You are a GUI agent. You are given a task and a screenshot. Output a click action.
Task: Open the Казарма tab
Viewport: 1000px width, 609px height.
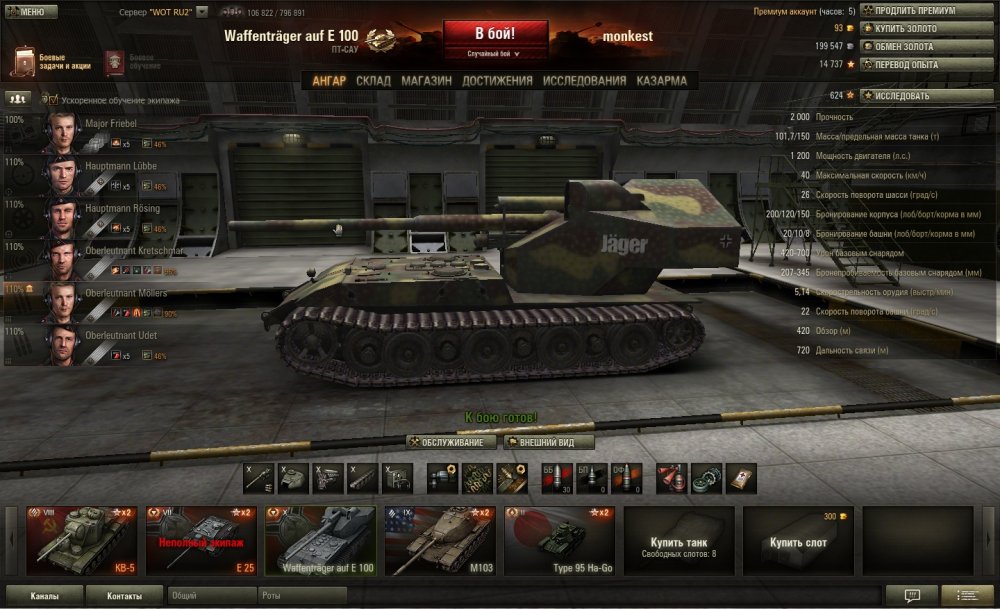click(x=662, y=81)
